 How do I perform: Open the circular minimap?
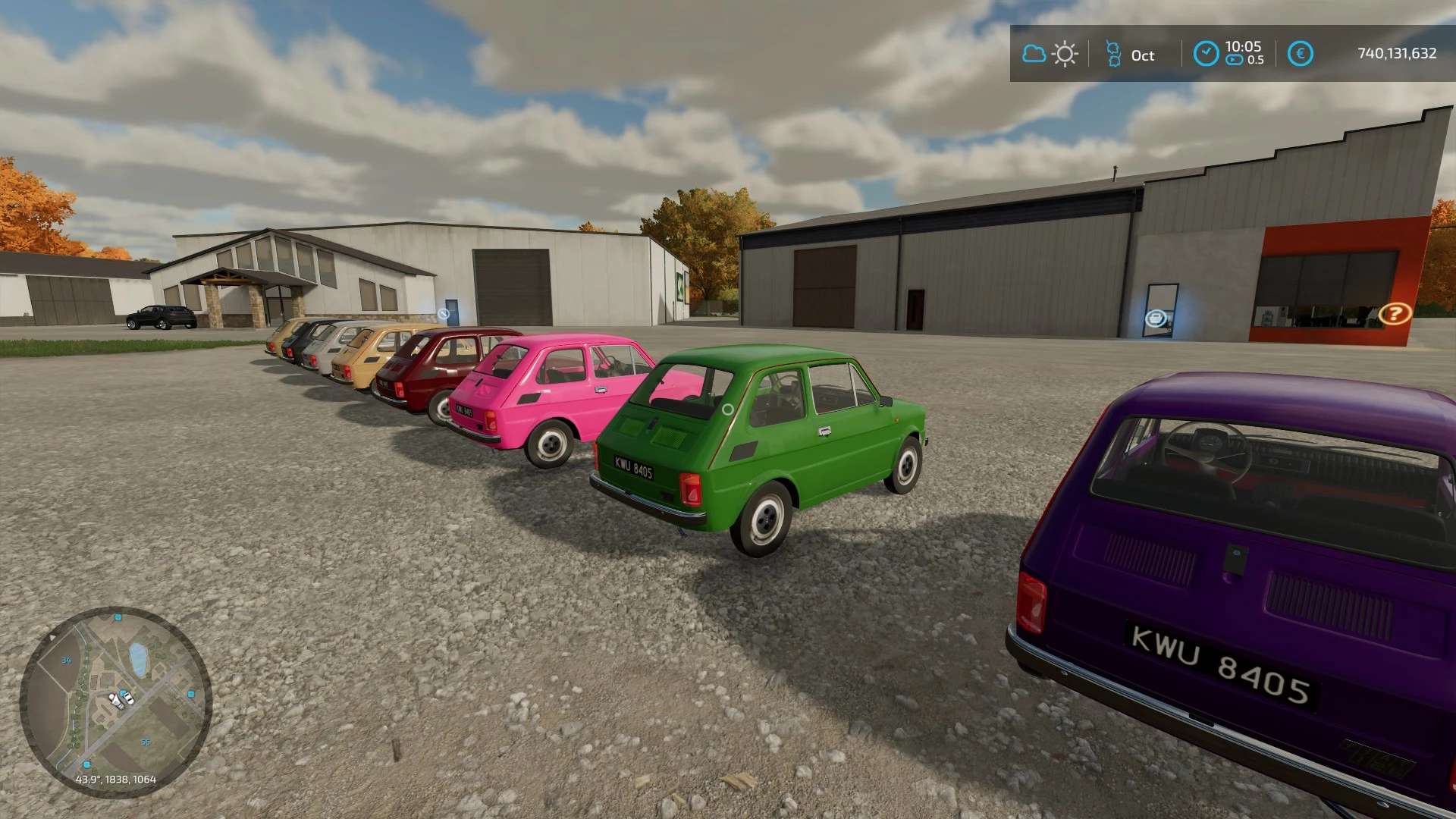tap(115, 701)
